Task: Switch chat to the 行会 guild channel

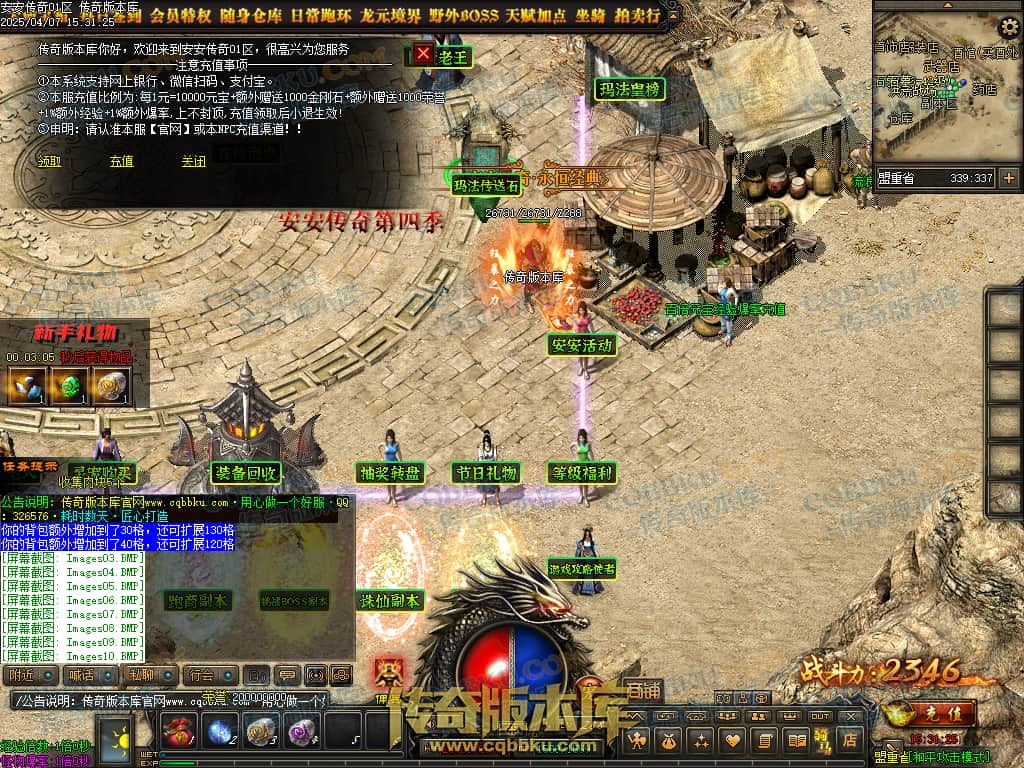Action: click(204, 676)
